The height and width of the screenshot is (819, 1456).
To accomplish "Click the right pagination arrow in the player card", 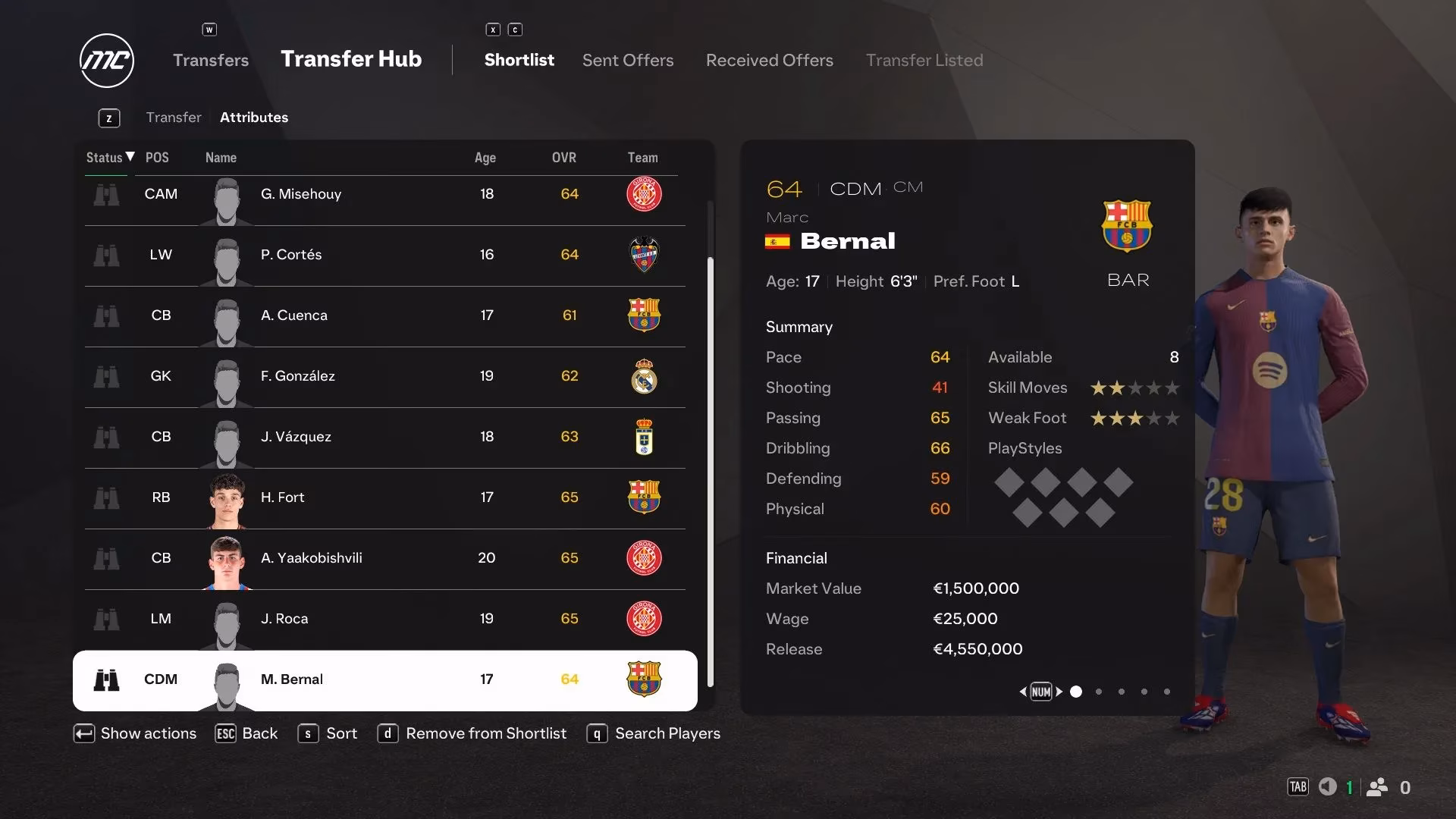I will point(1060,692).
